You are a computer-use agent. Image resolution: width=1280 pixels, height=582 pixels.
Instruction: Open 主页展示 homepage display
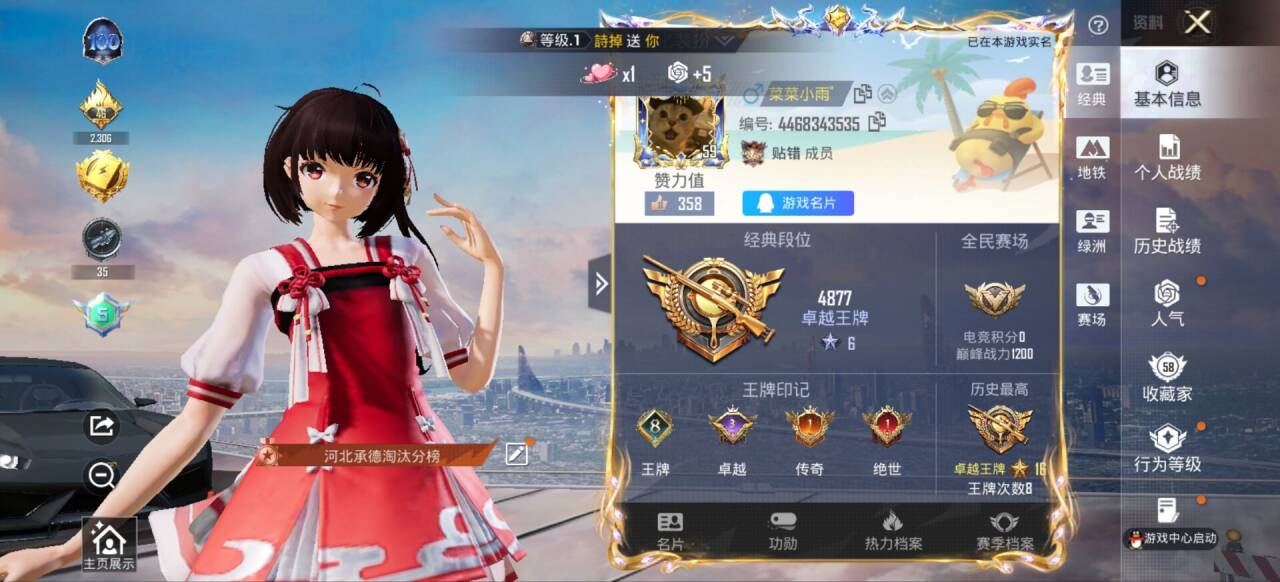pyautogui.click(x=108, y=545)
